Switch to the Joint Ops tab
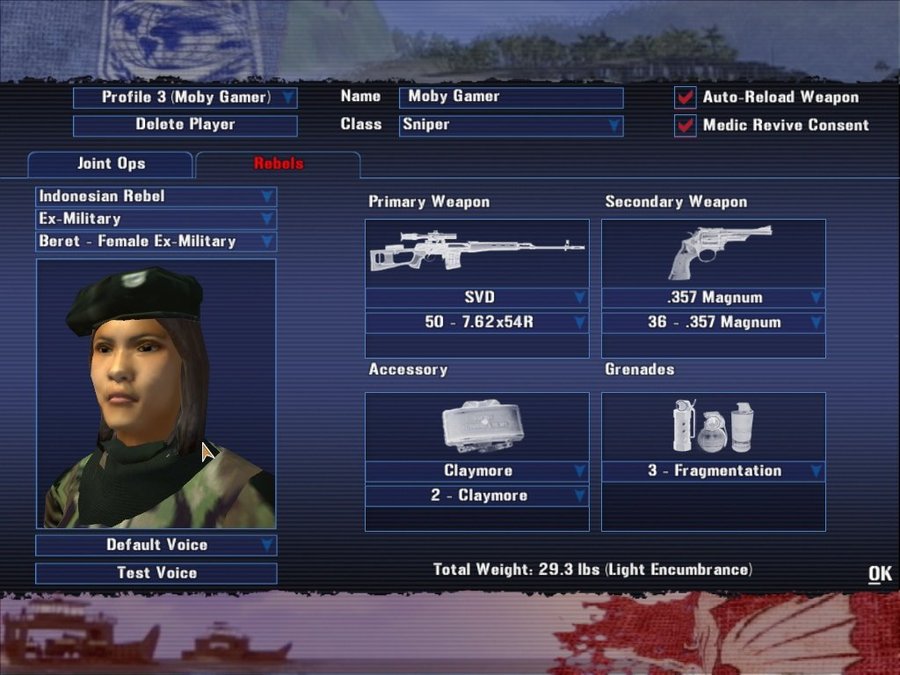This screenshot has width=900, height=675. (x=110, y=164)
